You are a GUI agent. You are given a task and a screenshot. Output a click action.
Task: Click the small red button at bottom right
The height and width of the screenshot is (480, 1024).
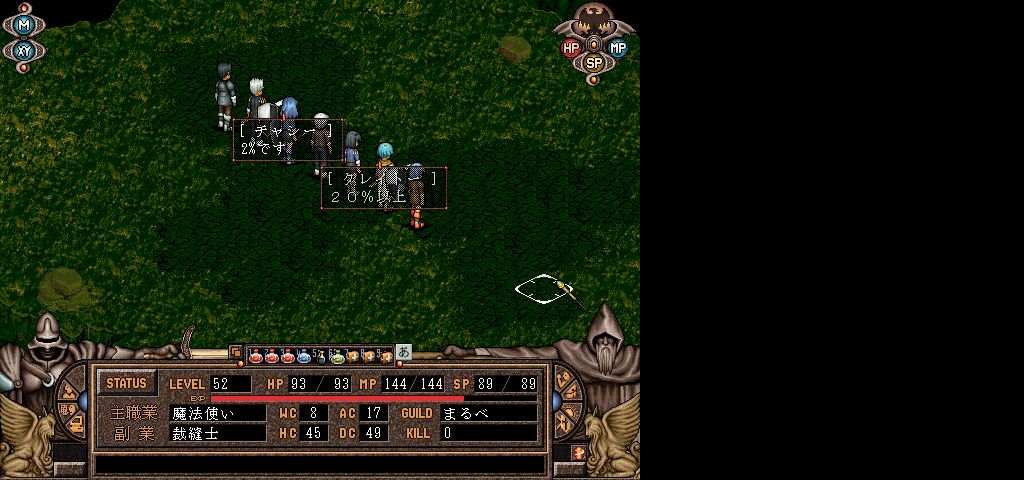579,453
